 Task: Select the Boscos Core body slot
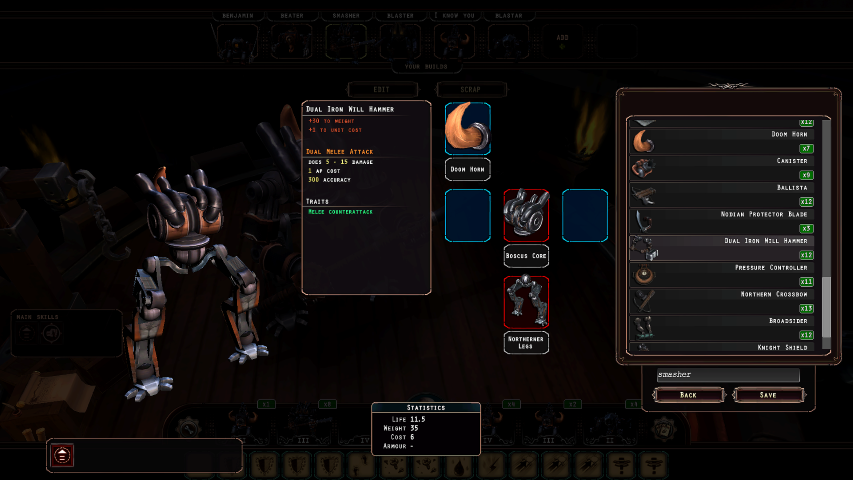526,215
